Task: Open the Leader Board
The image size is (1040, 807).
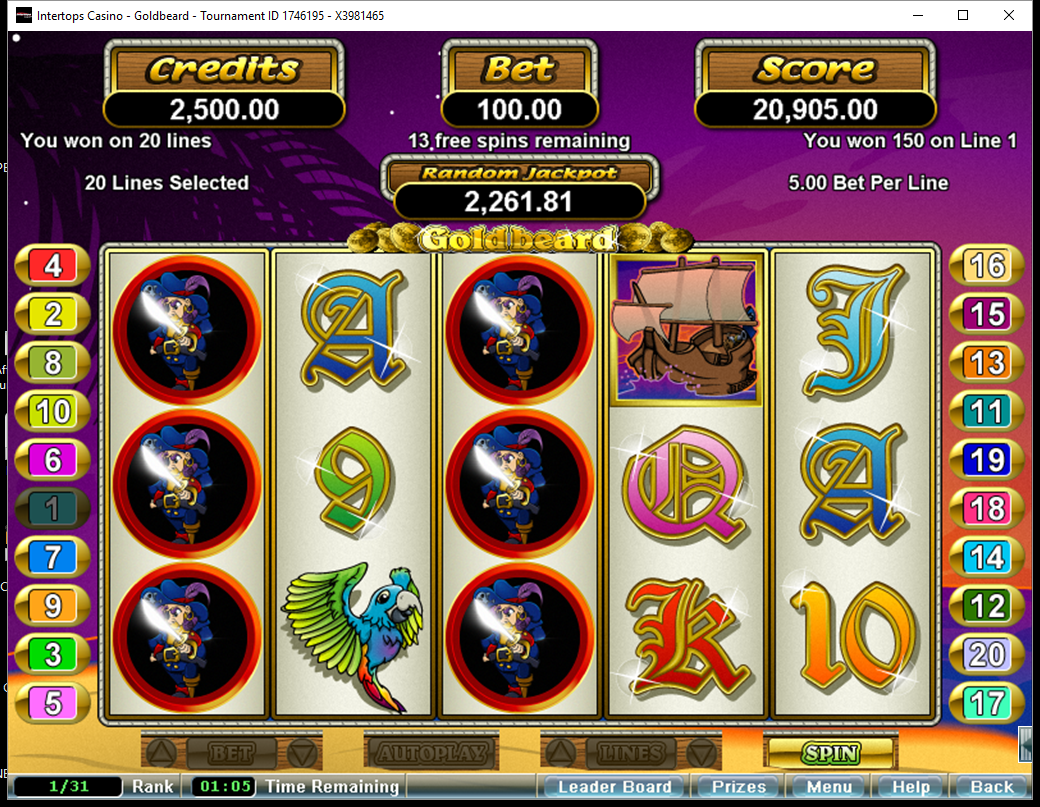Action: point(614,787)
